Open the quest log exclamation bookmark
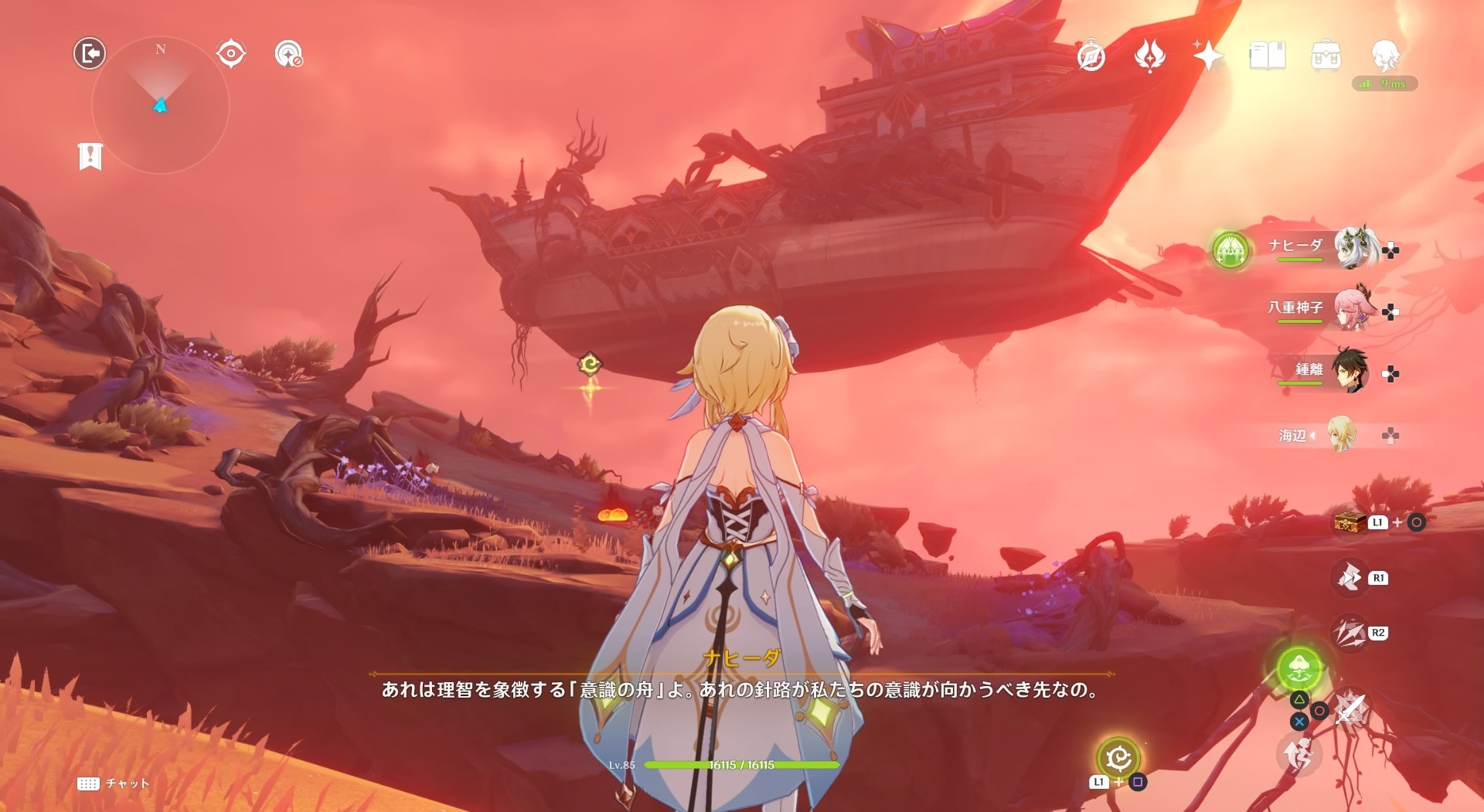 point(90,156)
